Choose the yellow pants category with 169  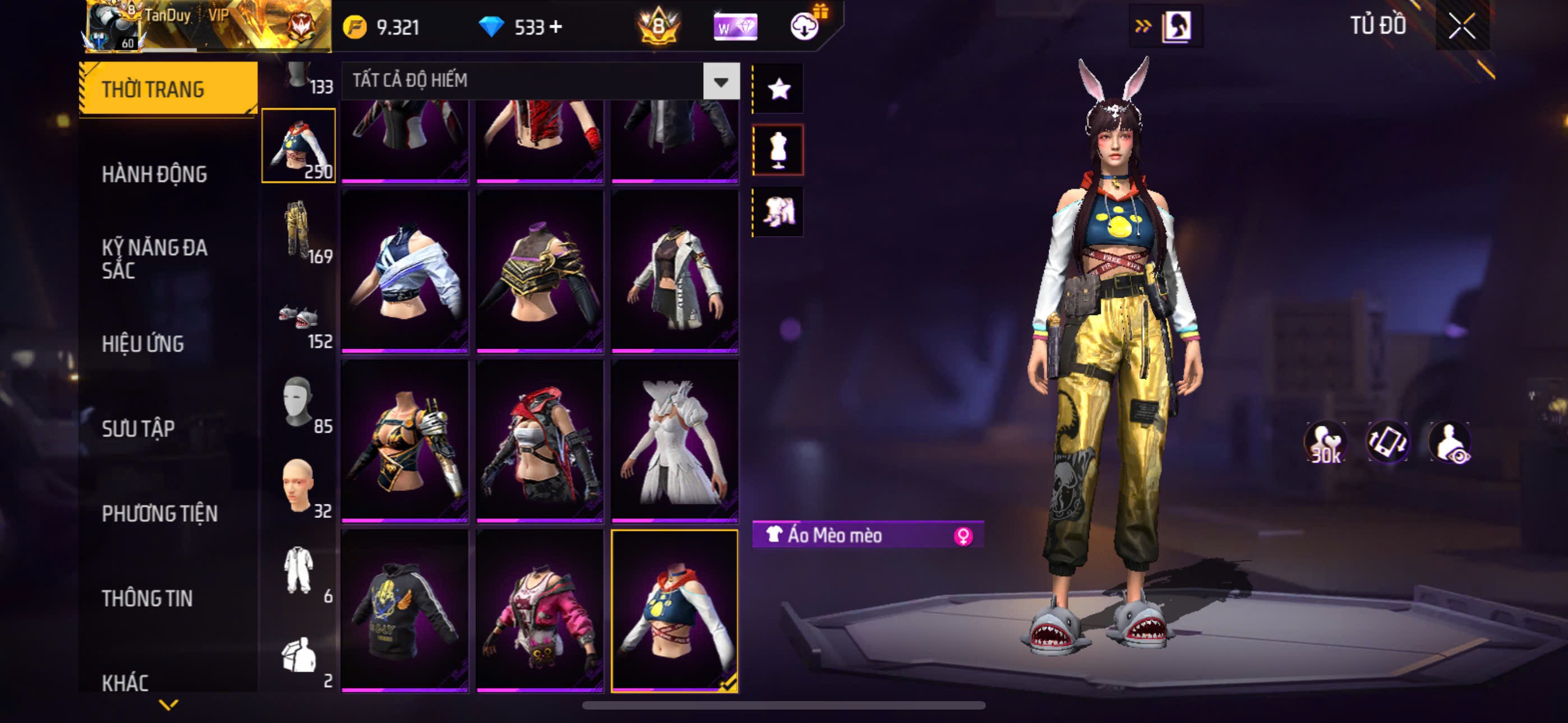(298, 231)
